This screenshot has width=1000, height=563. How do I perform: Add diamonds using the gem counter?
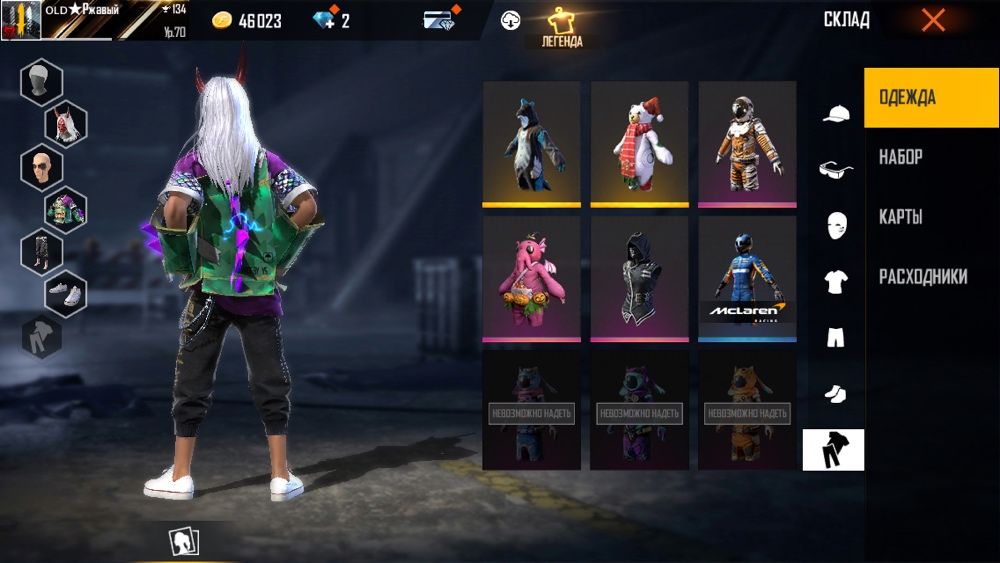click(330, 21)
